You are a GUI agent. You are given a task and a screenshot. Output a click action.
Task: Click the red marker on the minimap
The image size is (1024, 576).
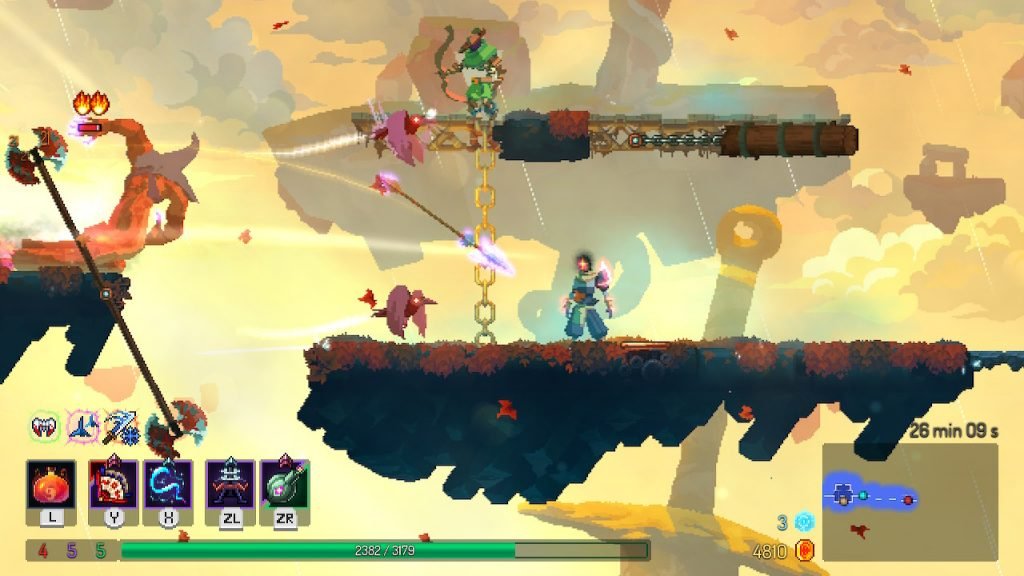click(x=908, y=498)
